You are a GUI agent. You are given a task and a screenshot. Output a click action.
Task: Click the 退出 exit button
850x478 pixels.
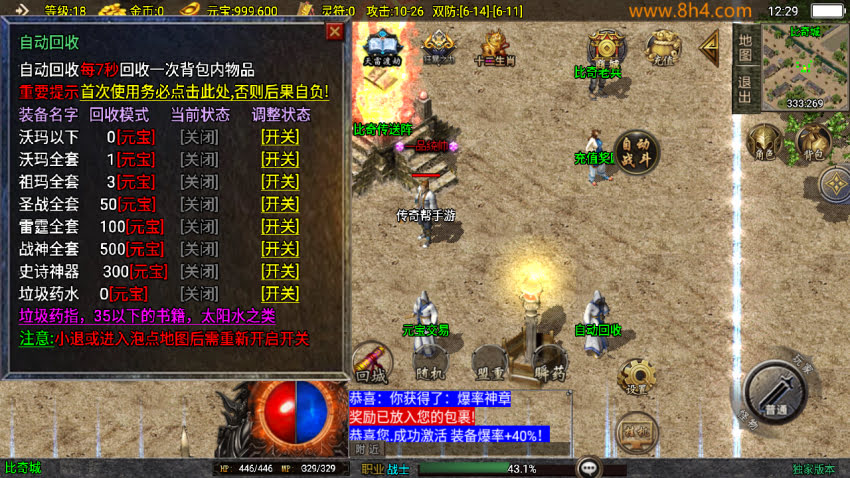[744, 89]
